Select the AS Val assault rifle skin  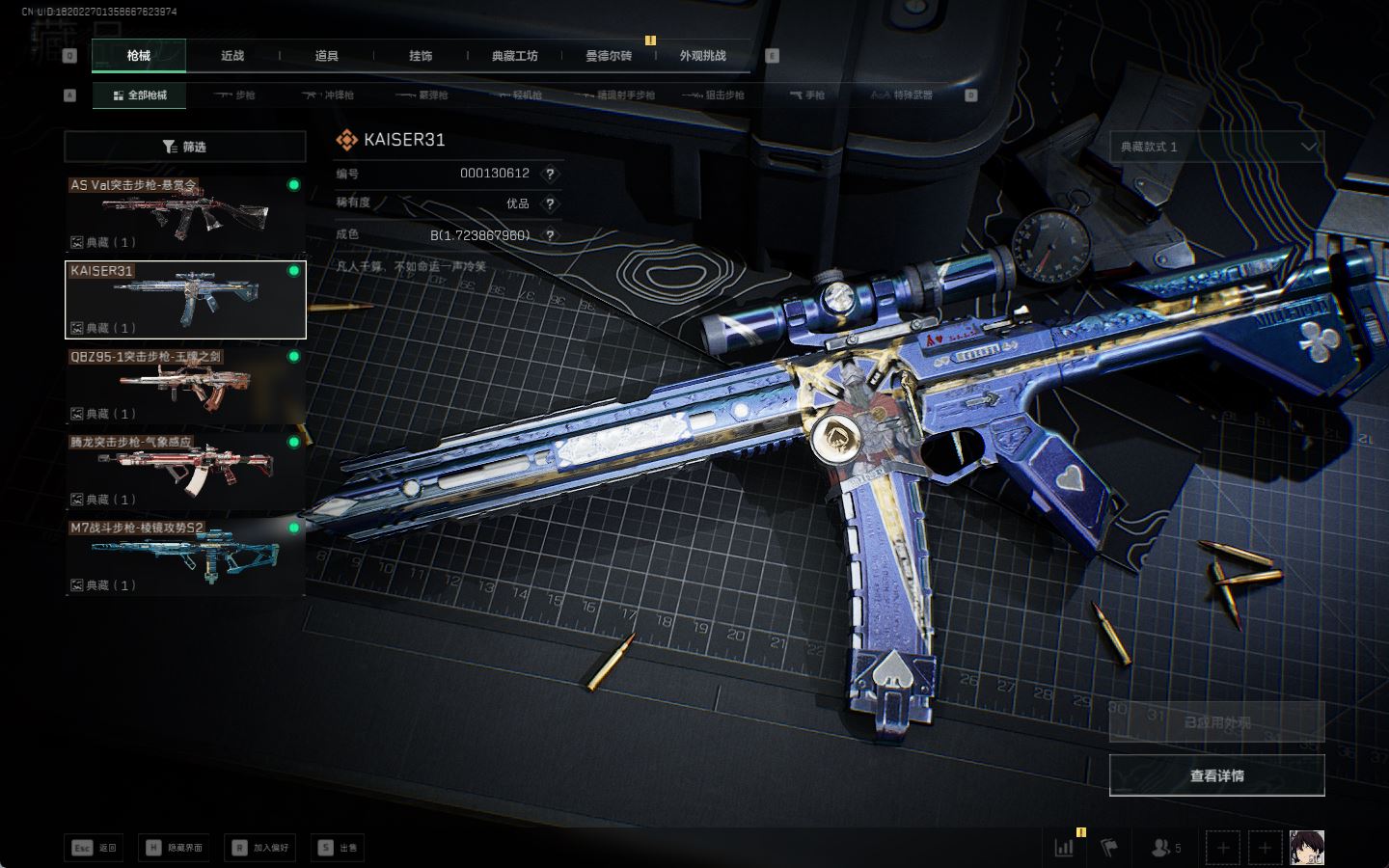185,213
